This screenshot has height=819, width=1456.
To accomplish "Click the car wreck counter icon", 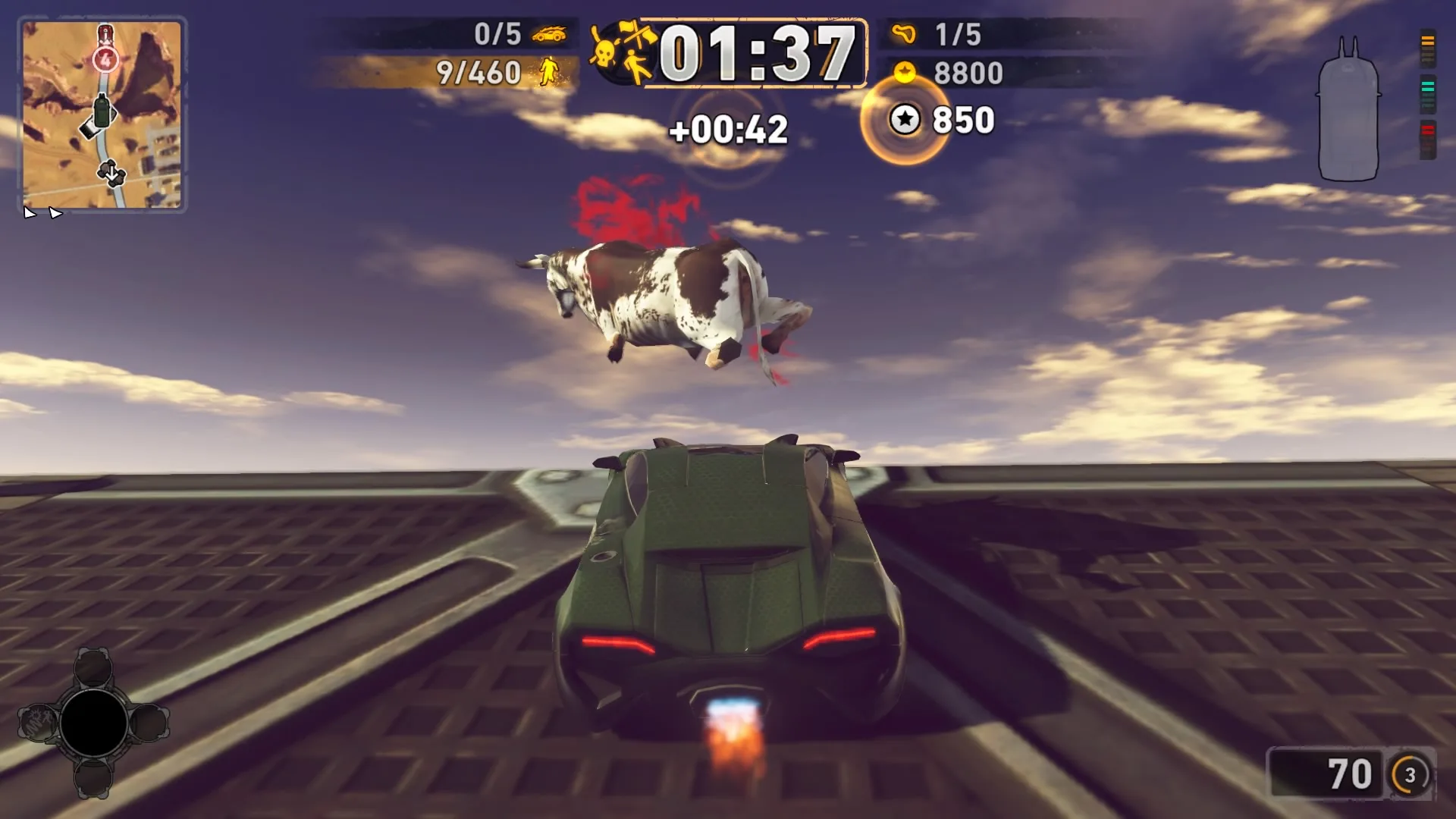I will (x=550, y=35).
